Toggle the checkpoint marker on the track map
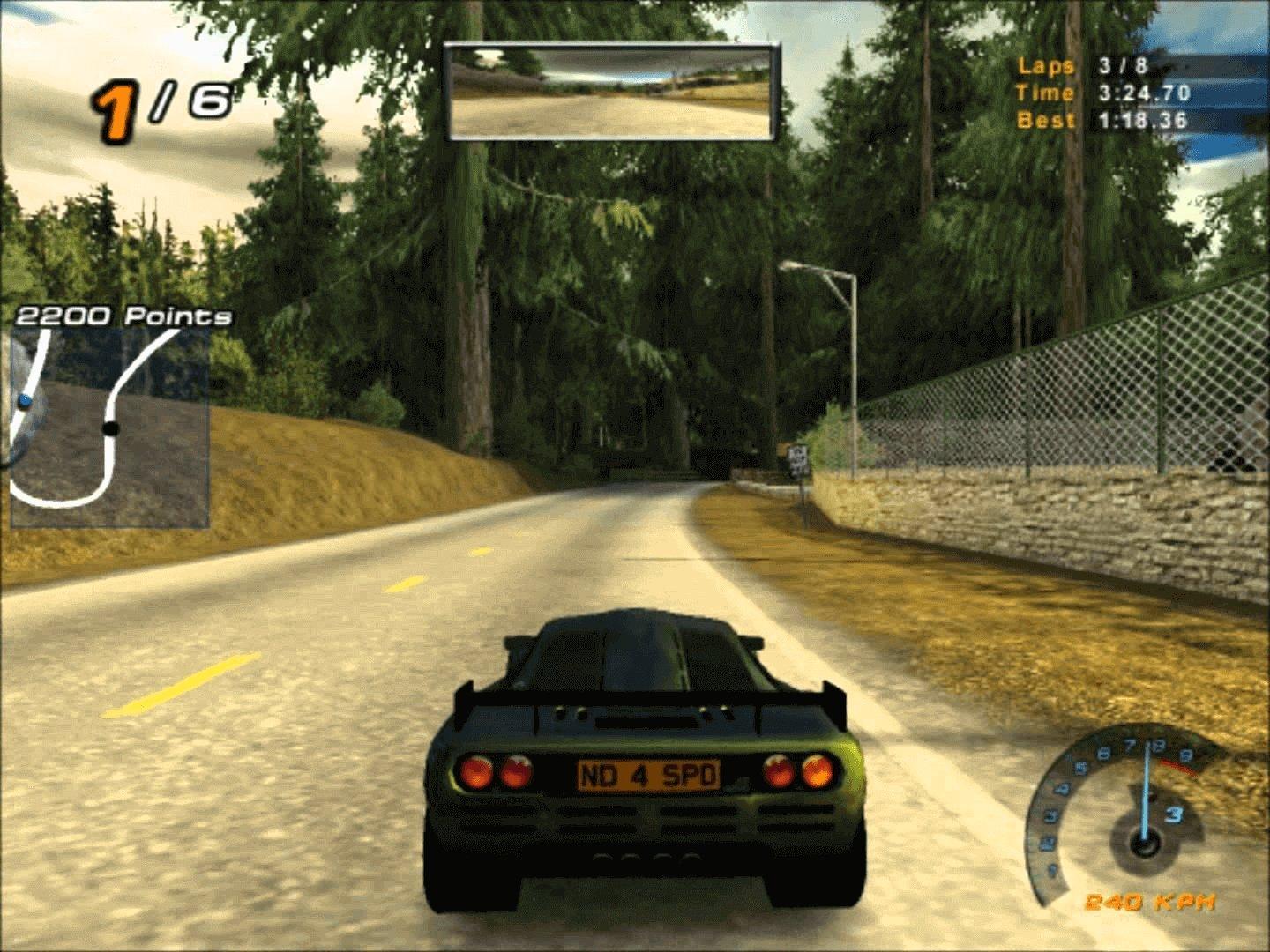This screenshot has height=952, width=1270. tap(110, 427)
